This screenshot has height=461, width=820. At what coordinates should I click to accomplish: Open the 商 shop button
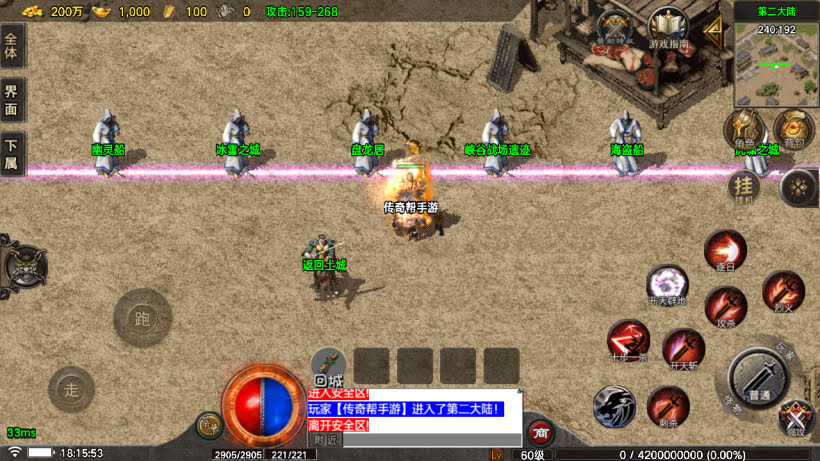540,432
